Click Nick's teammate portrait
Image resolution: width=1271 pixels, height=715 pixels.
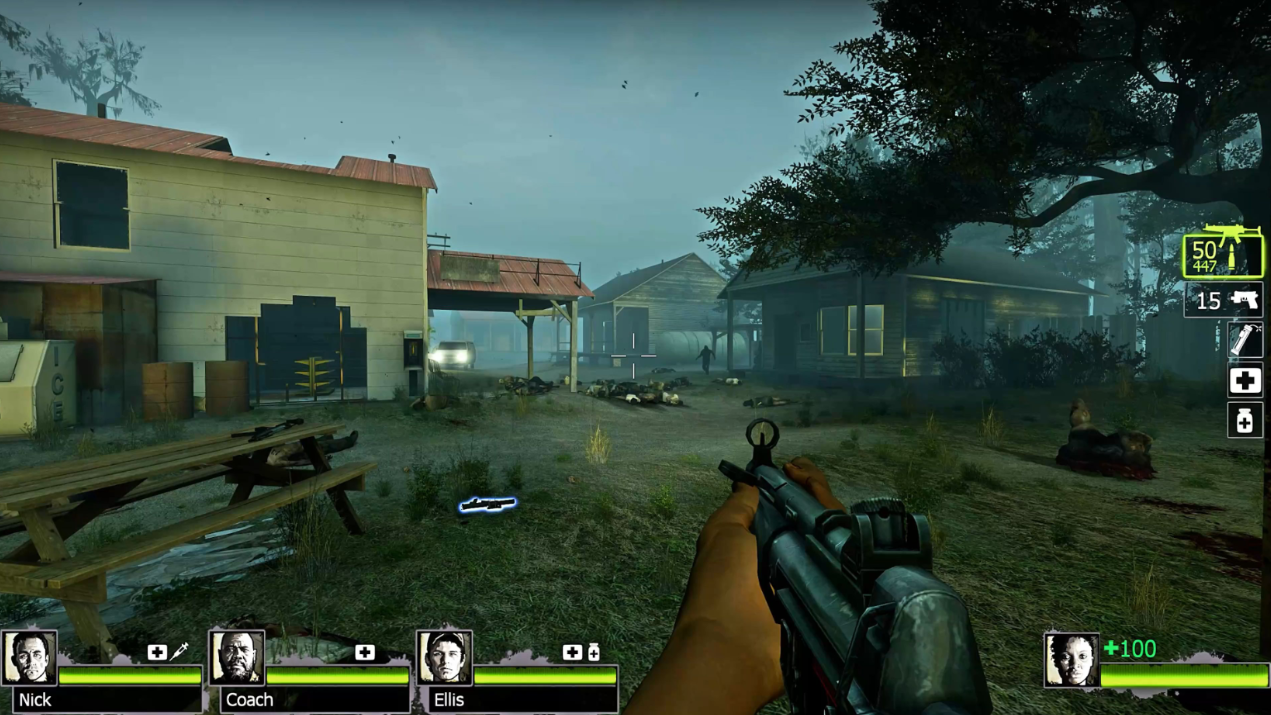29,658
